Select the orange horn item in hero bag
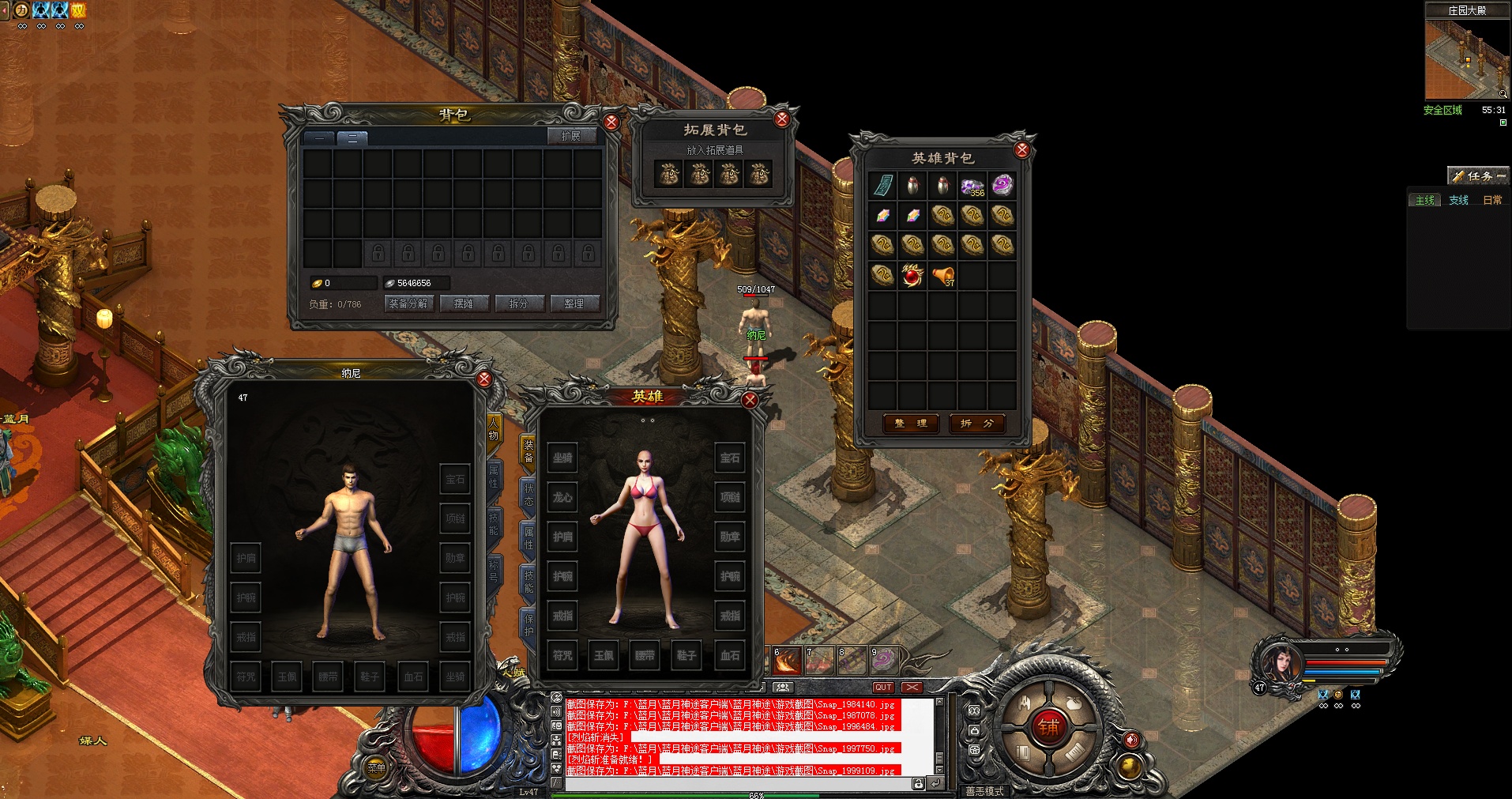Image resolution: width=1512 pixels, height=799 pixels. [x=942, y=276]
